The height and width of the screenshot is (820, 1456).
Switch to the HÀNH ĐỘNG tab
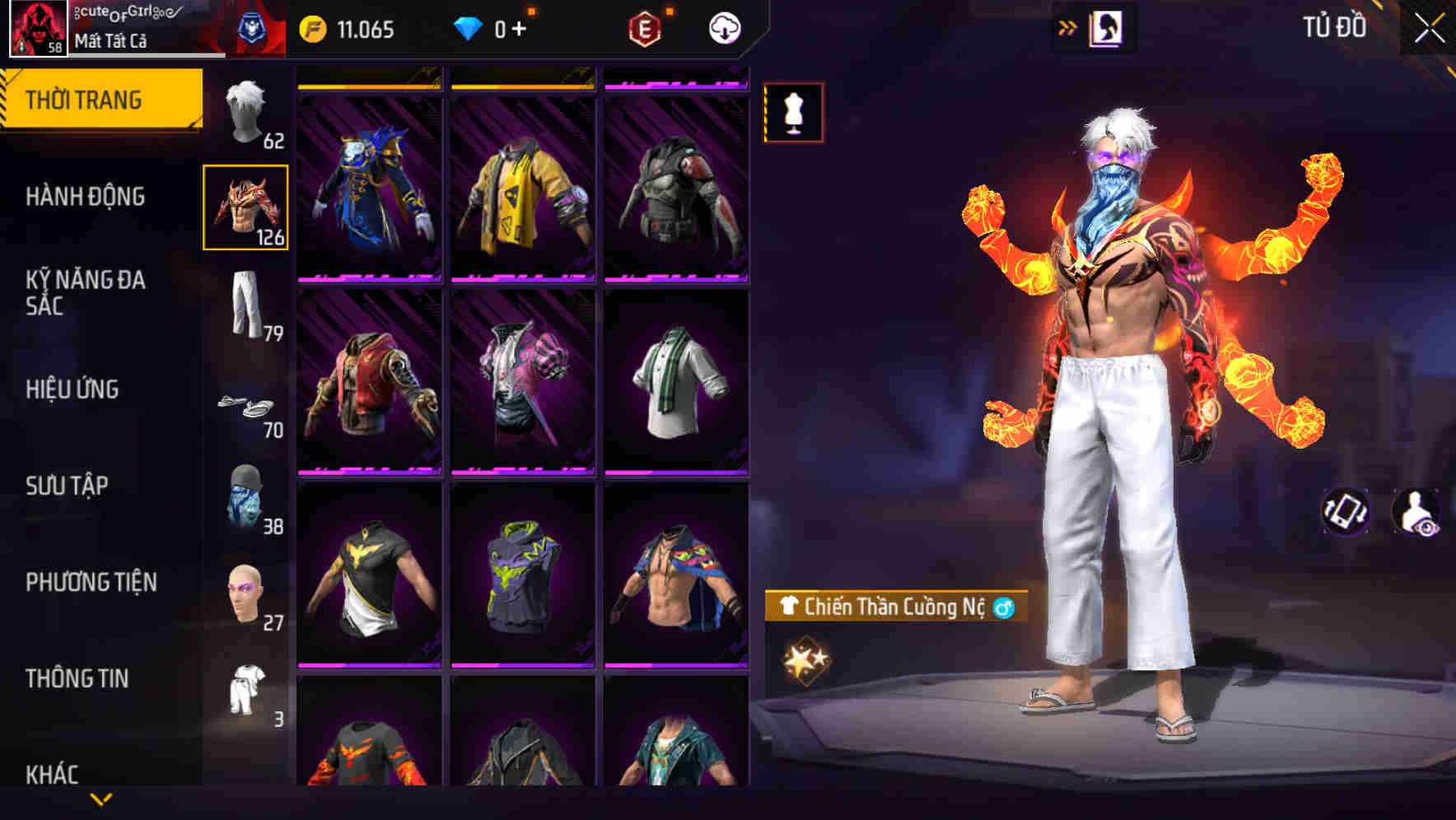point(88,196)
